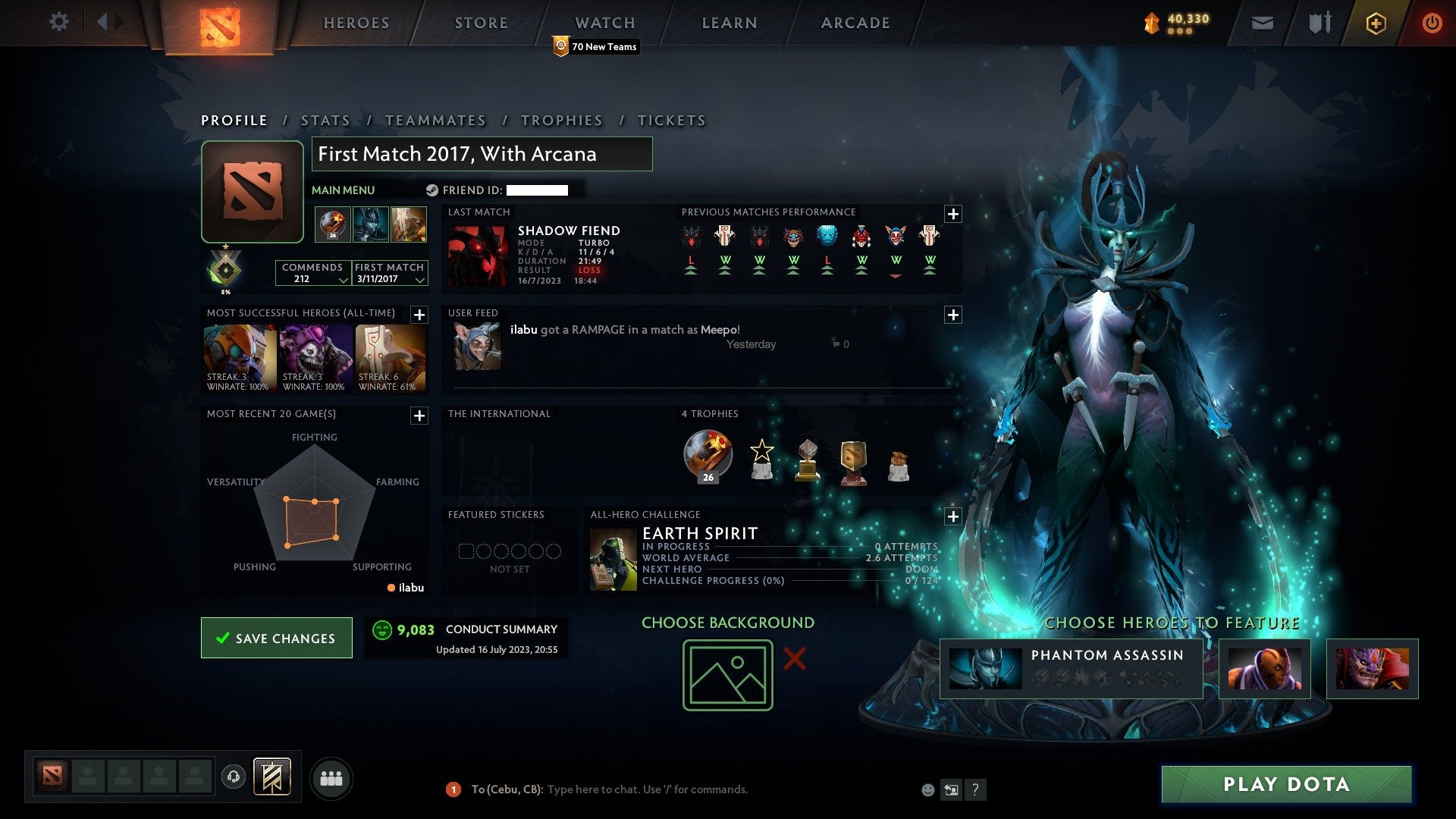The width and height of the screenshot is (1456, 819).
Task: Open Dota Plus via the hexagon plus icon
Action: pos(1375,23)
